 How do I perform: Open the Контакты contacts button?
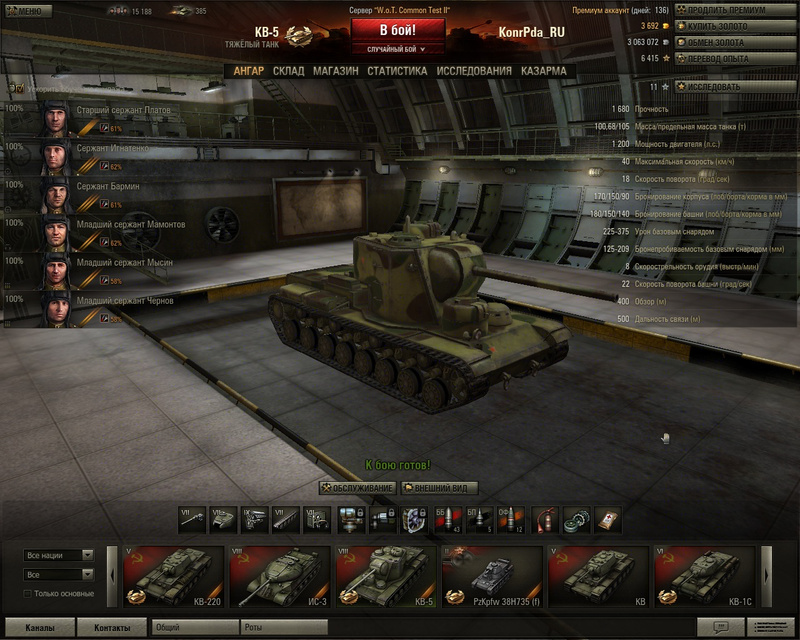point(110,628)
